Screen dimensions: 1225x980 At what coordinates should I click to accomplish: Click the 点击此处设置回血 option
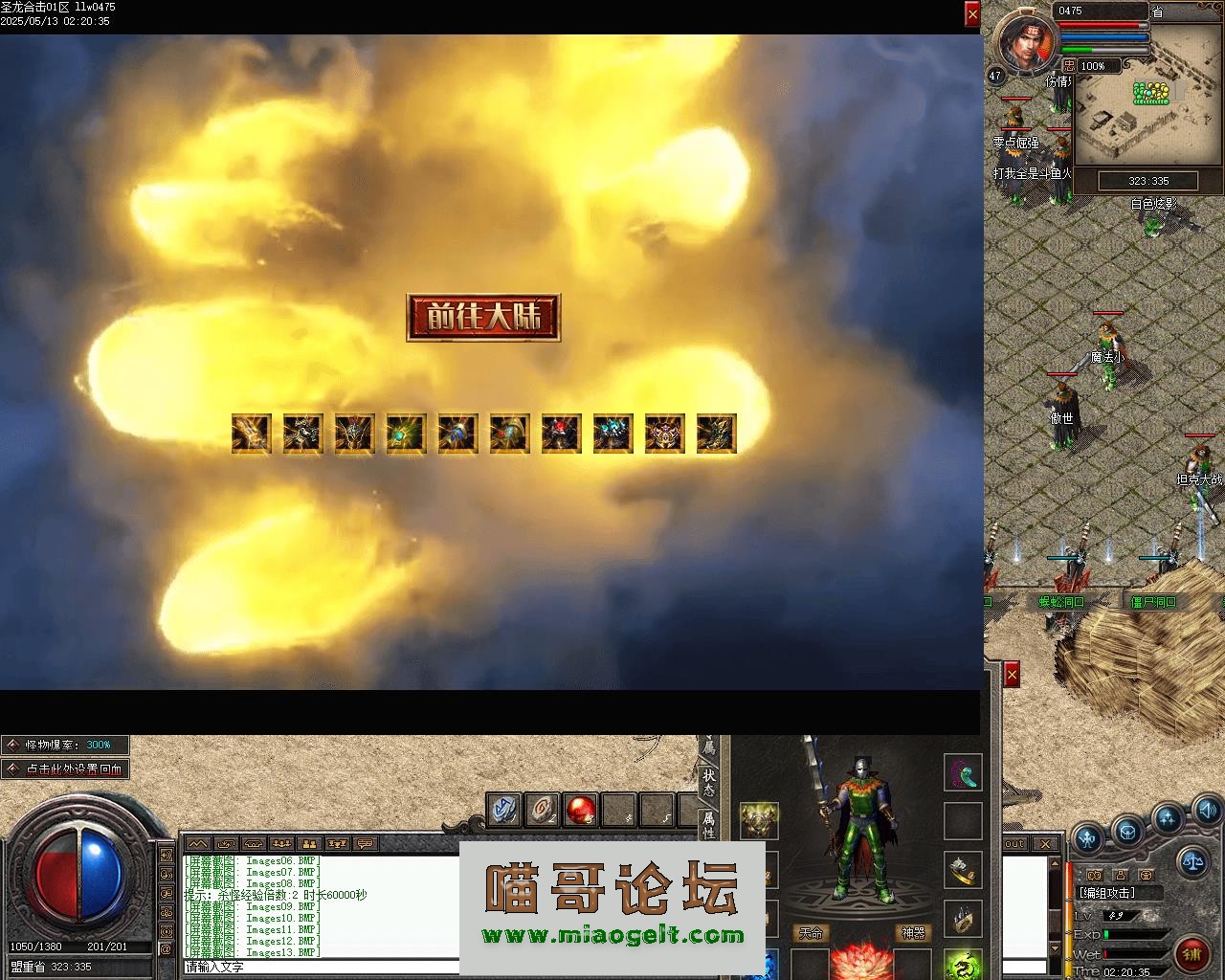pos(65,768)
